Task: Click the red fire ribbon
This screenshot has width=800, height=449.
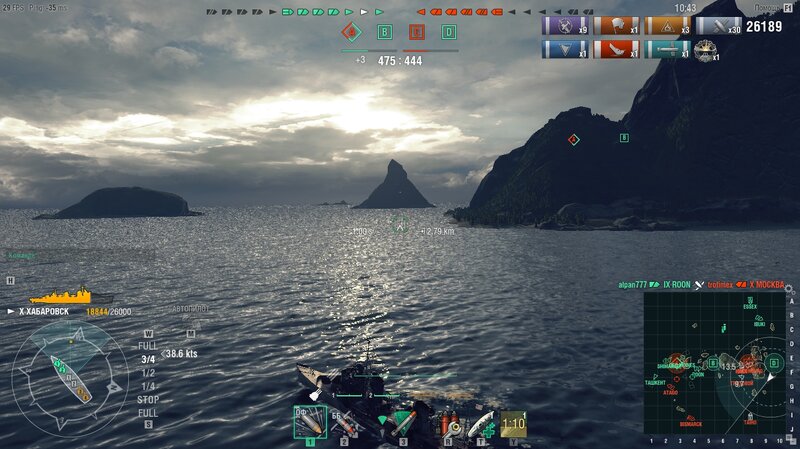Action: pos(616,49)
